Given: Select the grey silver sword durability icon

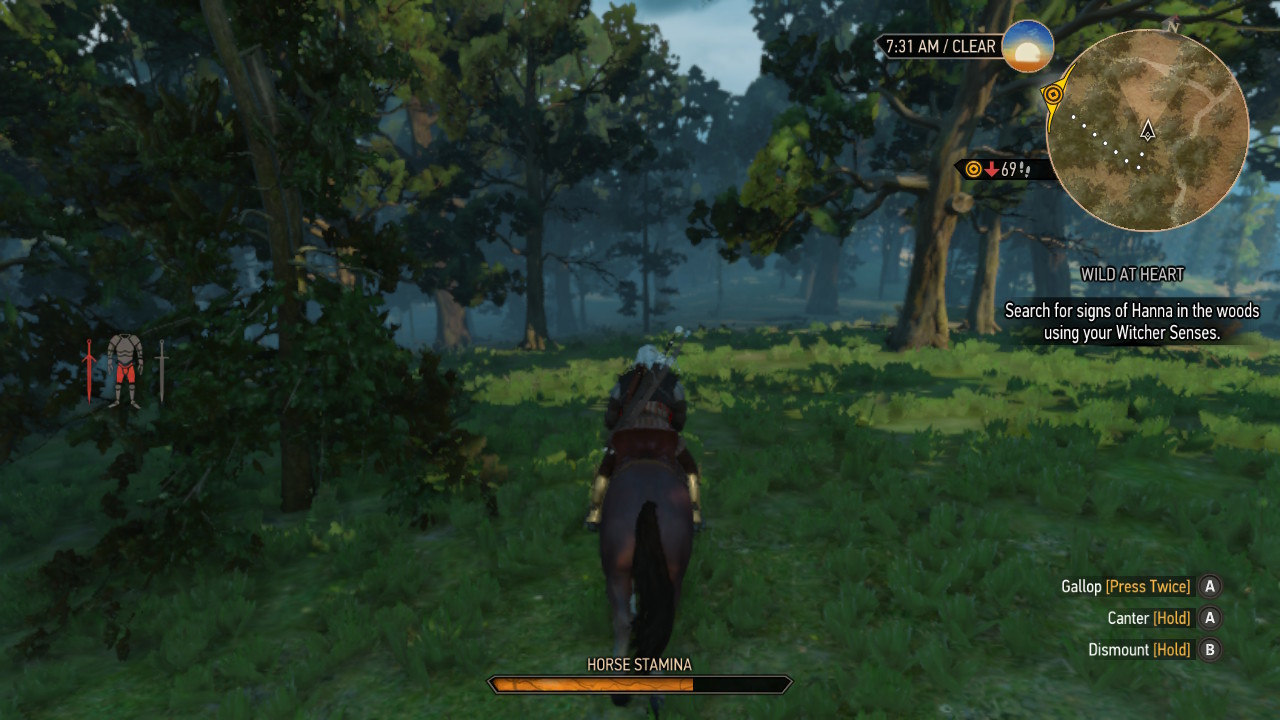Looking at the screenshot, I should pos(161,370).
